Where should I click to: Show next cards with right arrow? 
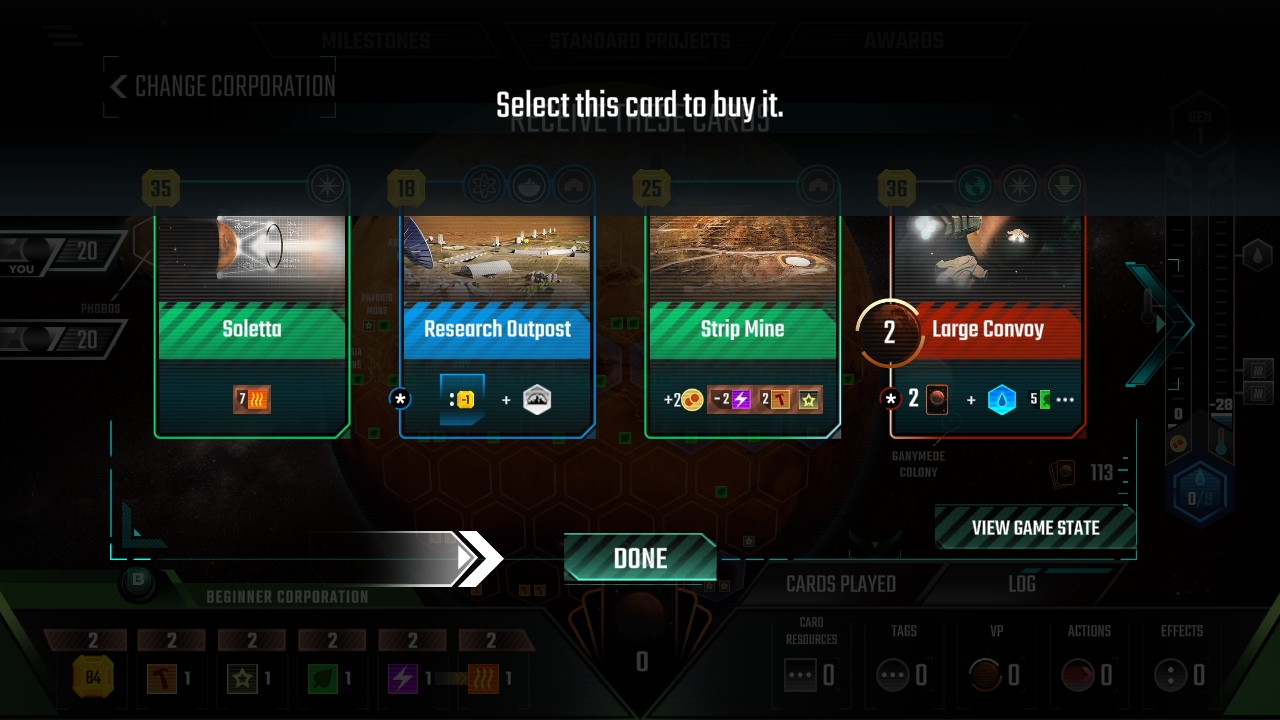[1160, 323]
